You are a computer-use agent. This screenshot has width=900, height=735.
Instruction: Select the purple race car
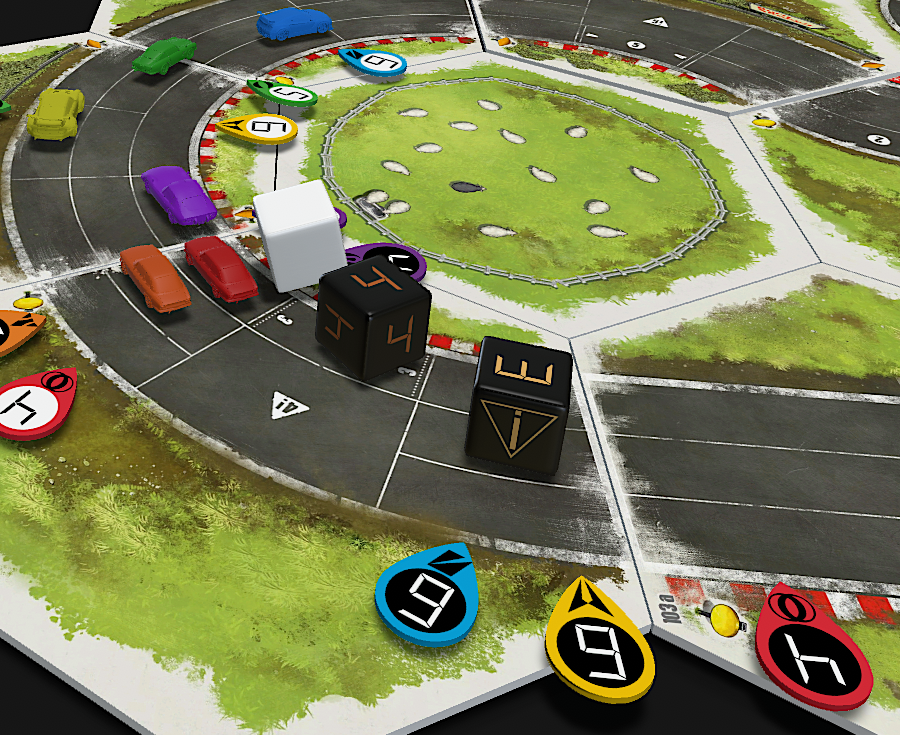click(x=178, y=194)
